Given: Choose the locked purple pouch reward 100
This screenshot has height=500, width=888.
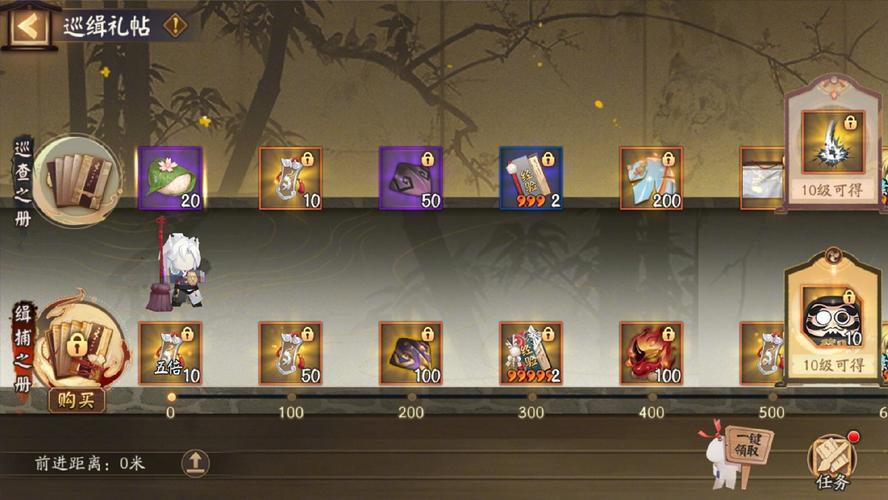Looking at the screenshot, I should (410, 353).
